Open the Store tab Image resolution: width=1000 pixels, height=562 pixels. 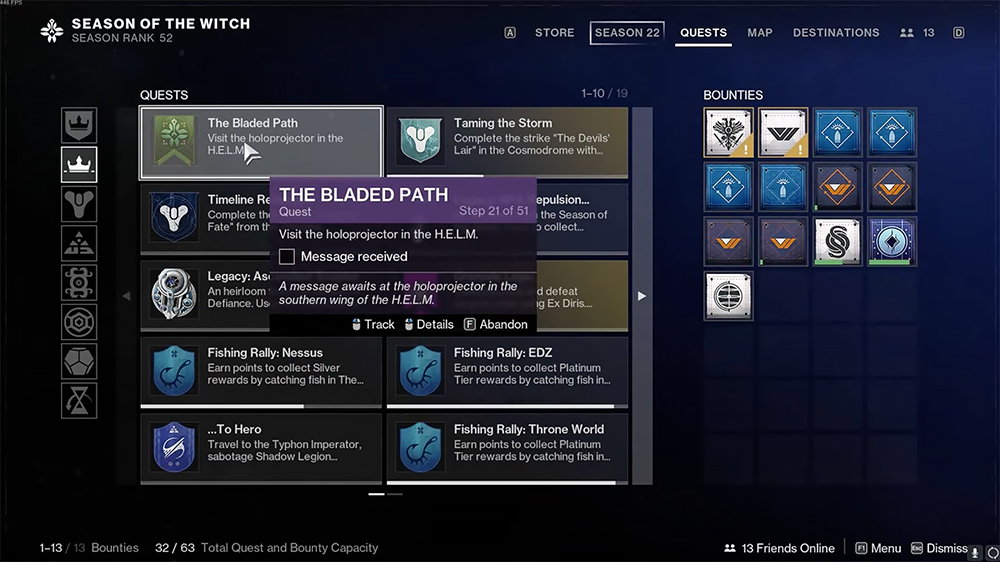(554, 33)
